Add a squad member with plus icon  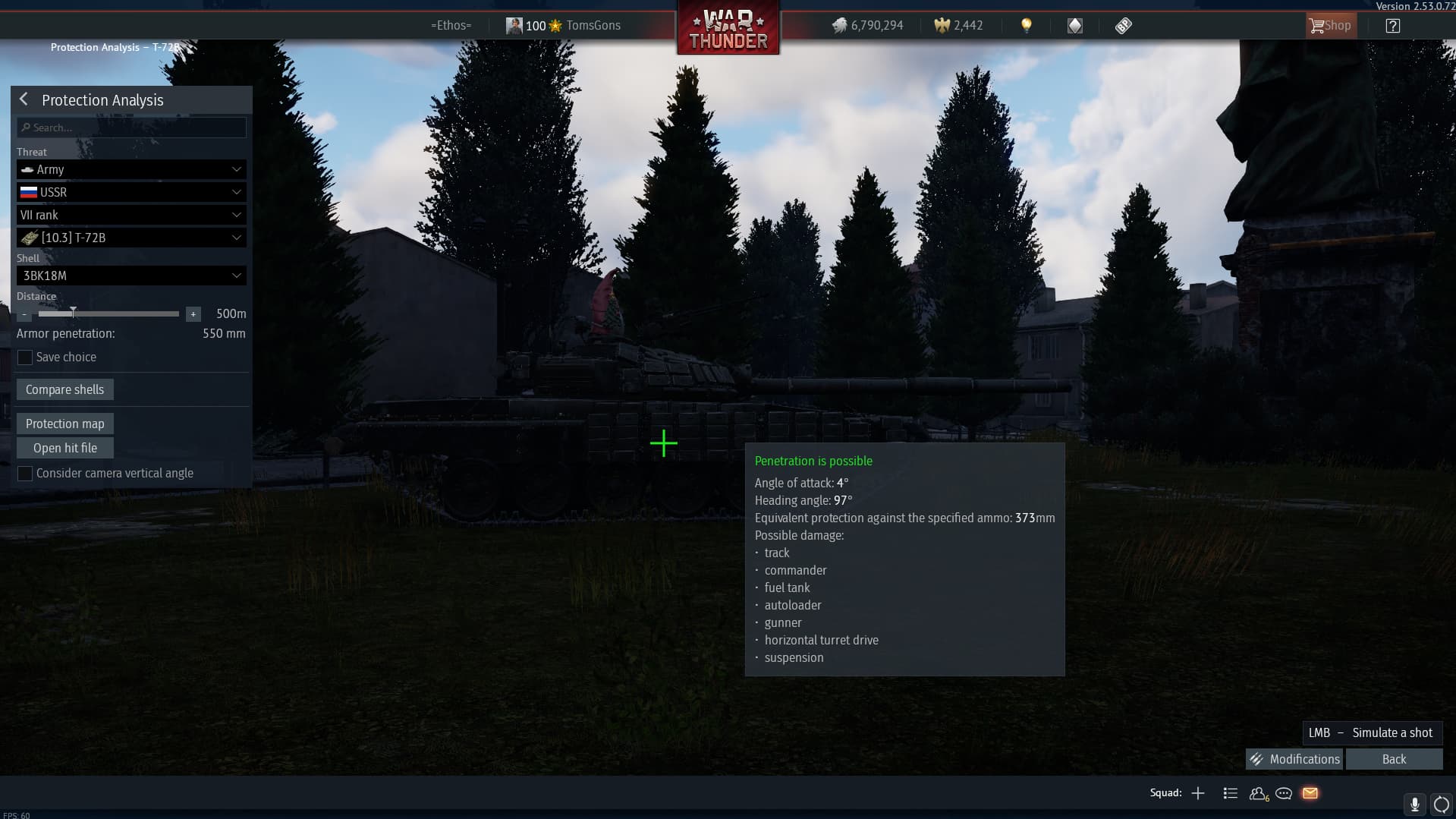tap(1198, 793)
